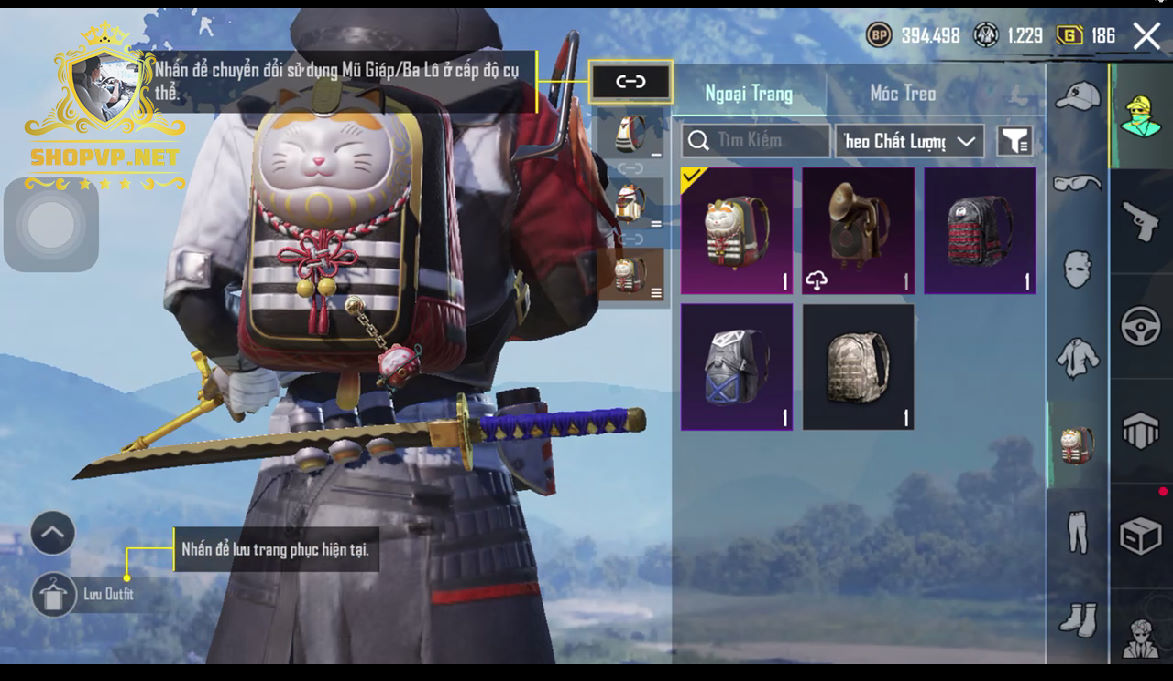Pick the gray backpack with blue X
This screenshot has height=681, width=1173.
[x=737, y=367]
